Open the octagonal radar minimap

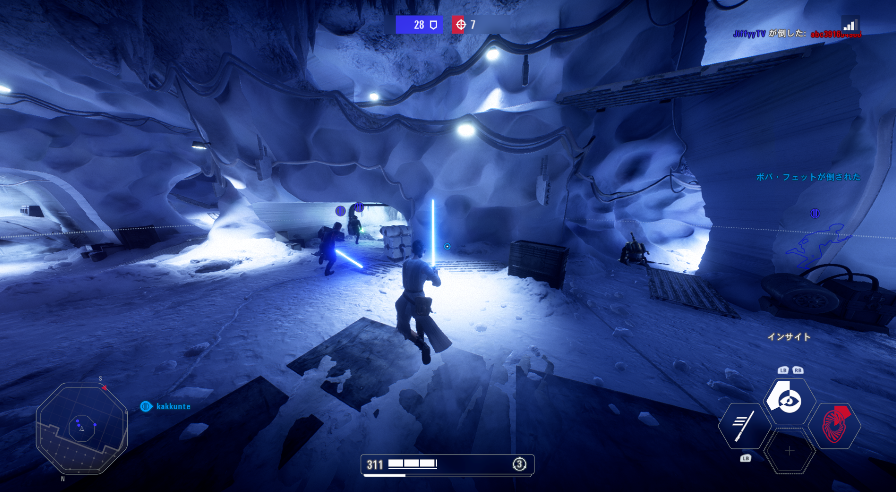[82, 428]
